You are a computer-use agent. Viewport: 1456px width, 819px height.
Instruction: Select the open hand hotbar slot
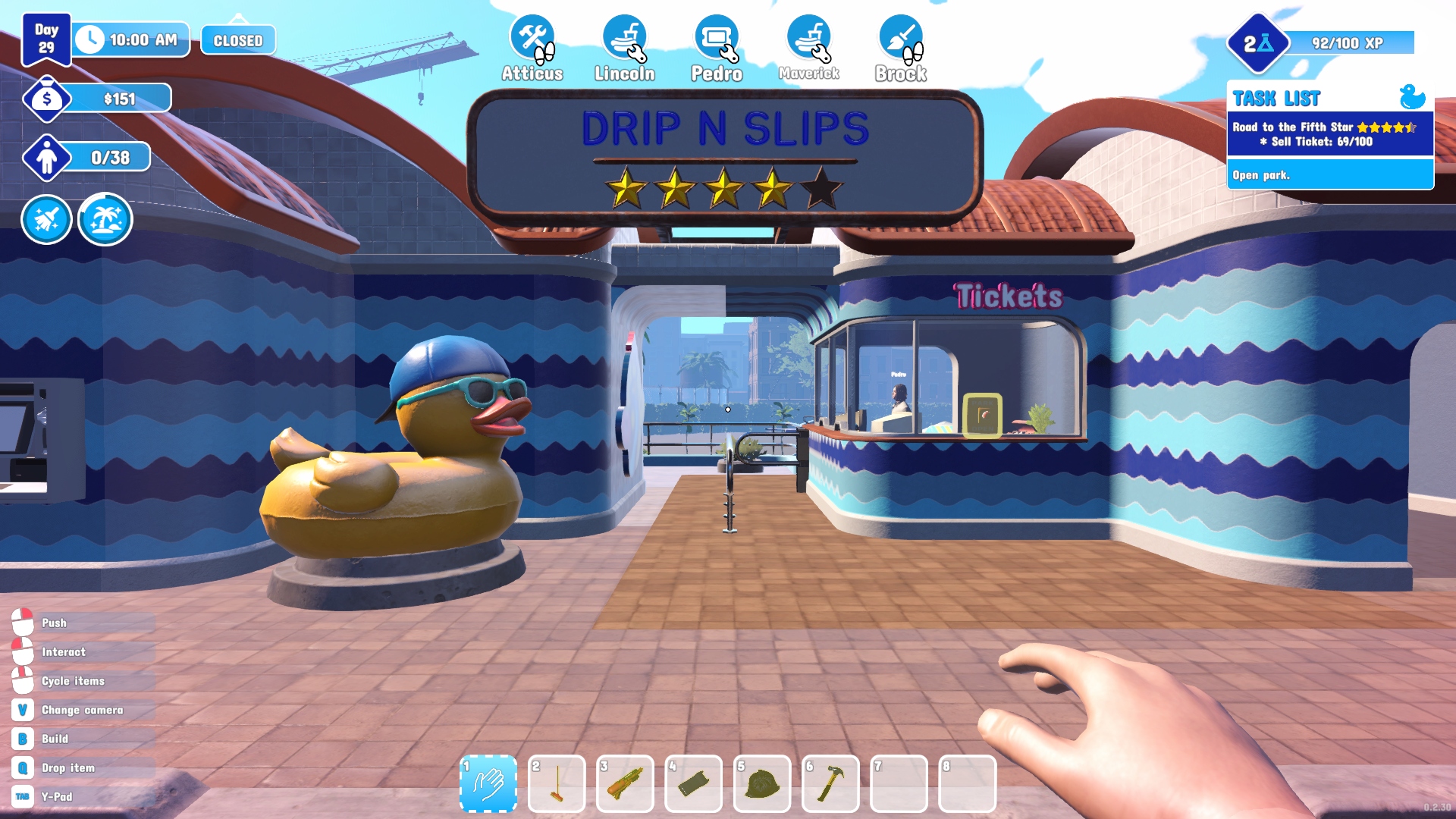click(488, 783)
